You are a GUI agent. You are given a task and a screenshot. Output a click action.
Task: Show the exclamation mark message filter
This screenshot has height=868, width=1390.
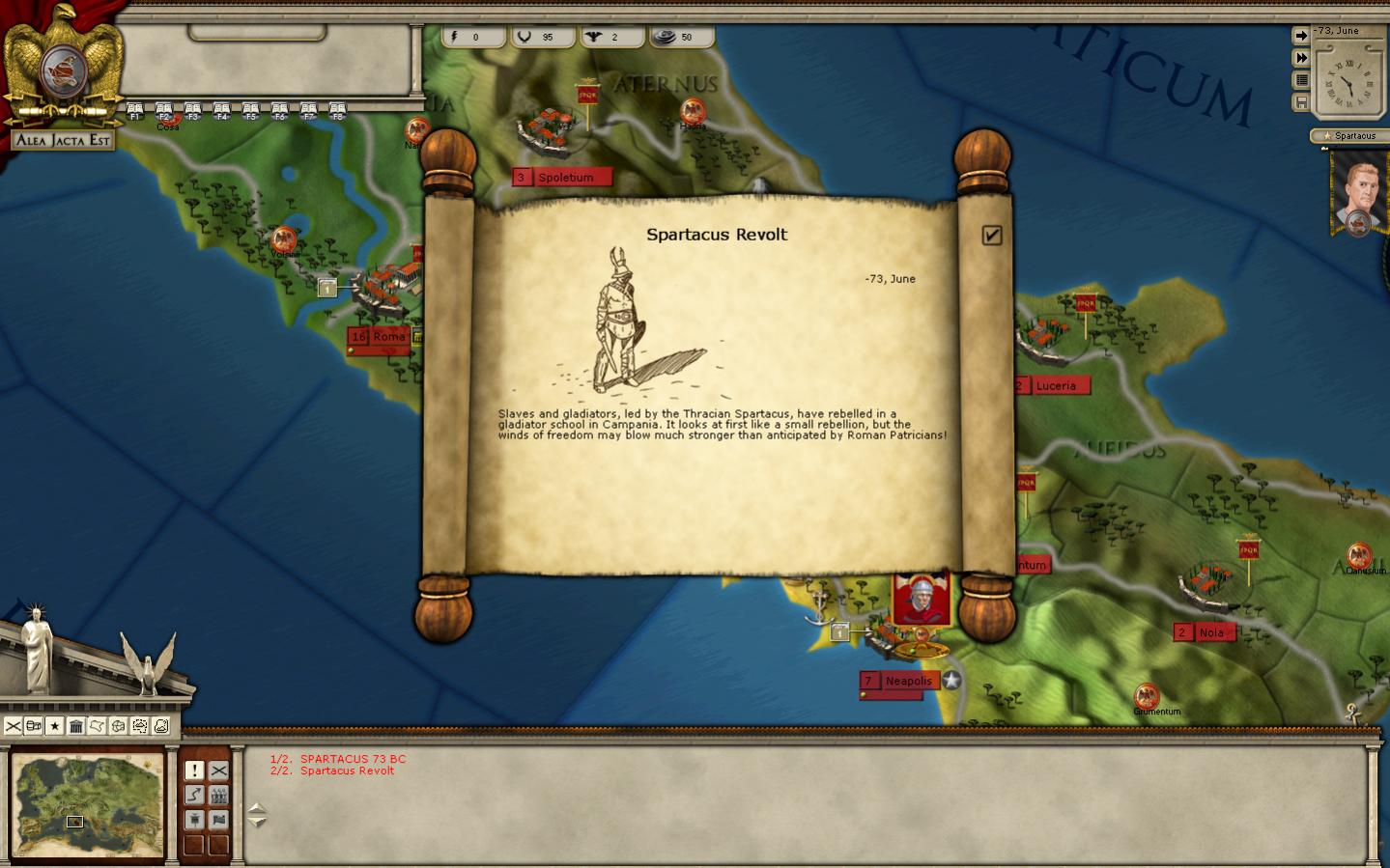click(x=194, y=770)
